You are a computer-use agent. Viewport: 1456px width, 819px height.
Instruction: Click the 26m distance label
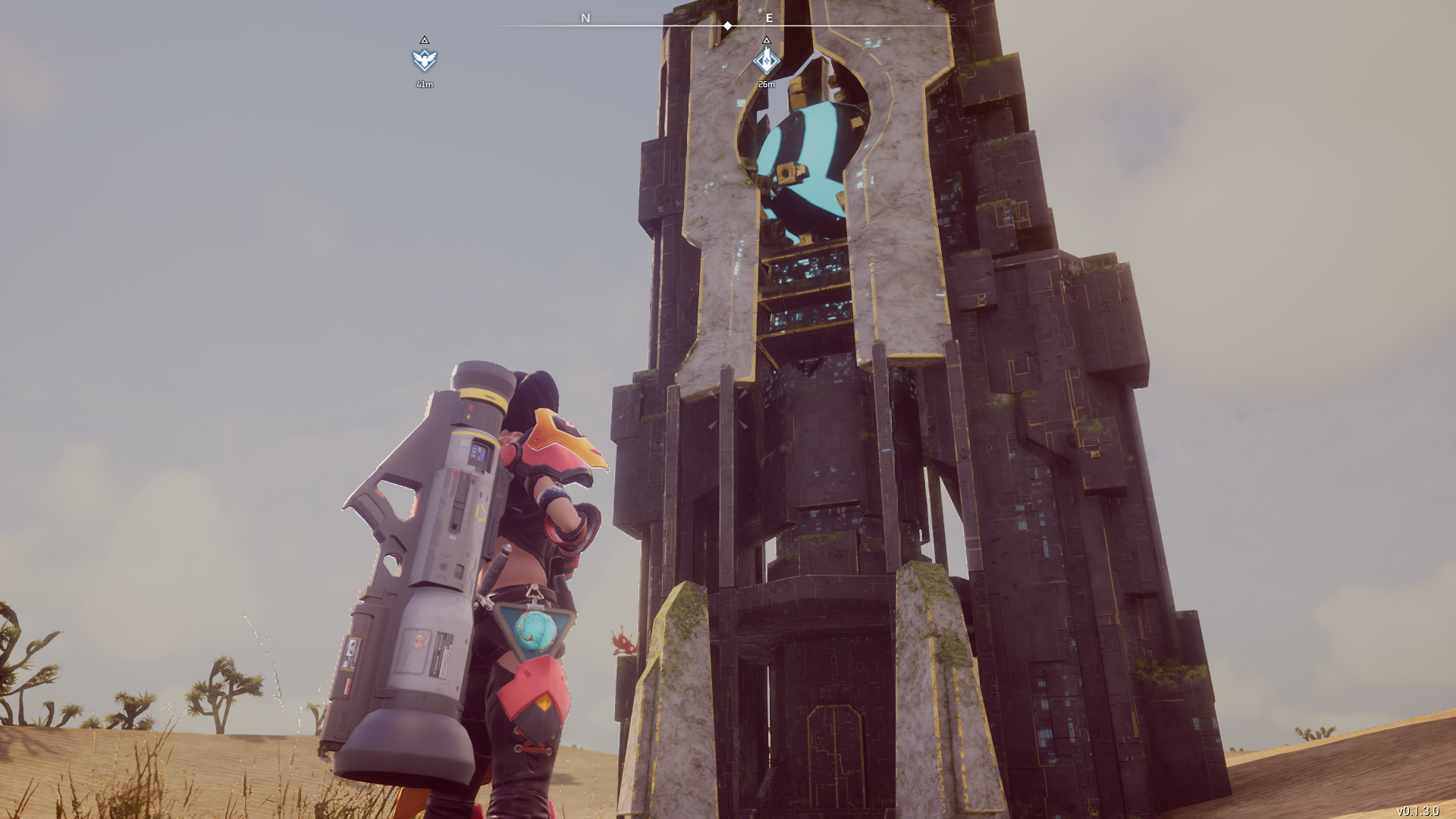[x=766, y=85]
